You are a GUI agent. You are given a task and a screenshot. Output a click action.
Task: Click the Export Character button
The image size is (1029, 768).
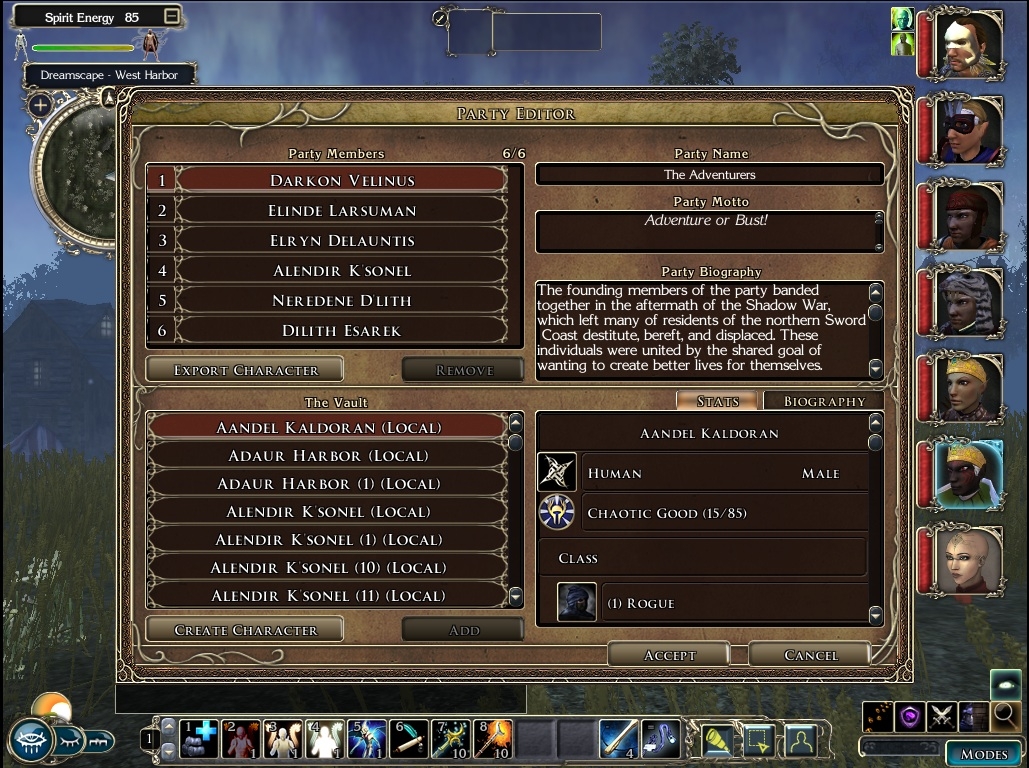245,370
